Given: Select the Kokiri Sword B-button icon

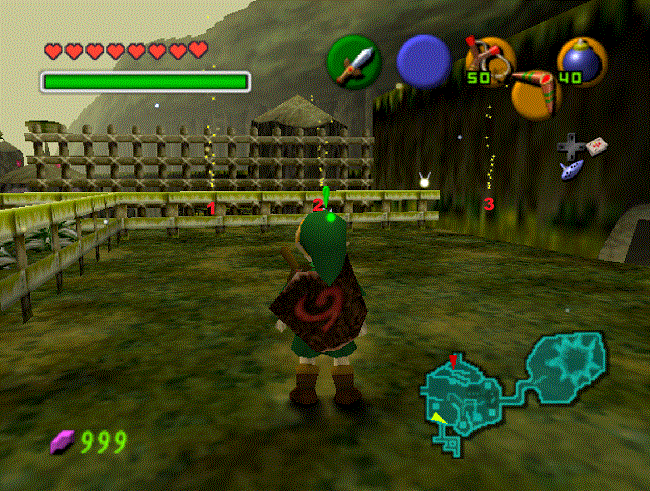Looking at the screenshot, I should coord(354,62).
